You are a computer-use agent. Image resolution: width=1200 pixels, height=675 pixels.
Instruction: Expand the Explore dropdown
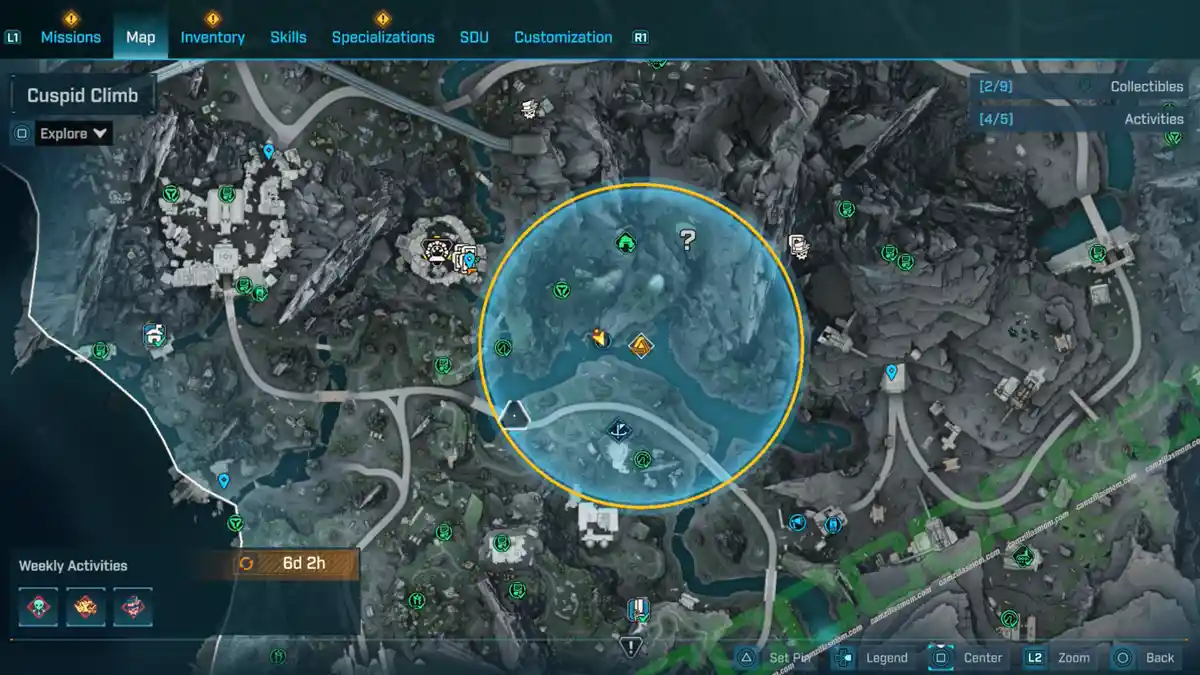point(73,133)
